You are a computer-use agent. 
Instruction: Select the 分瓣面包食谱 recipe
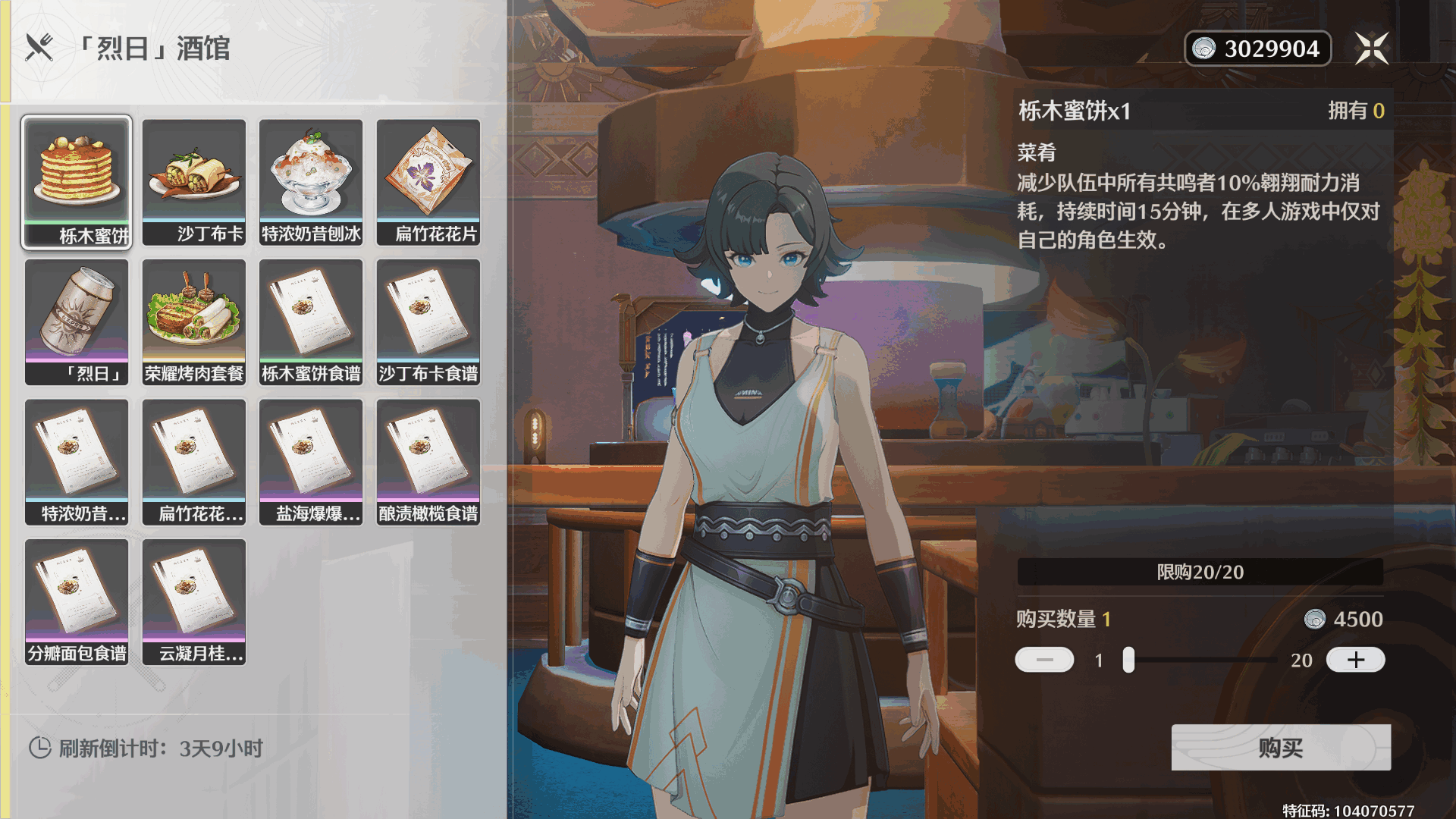pyautogui.click(x=77, y=602)
